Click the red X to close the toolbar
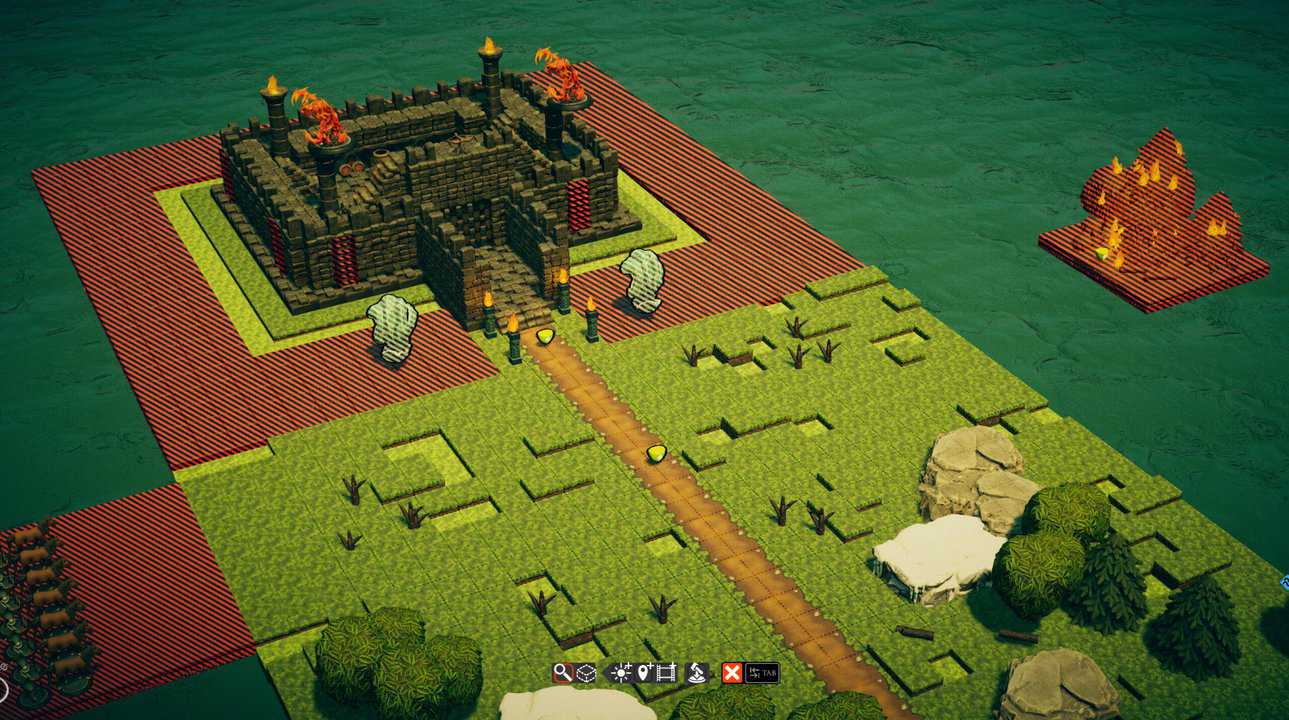Screen dimensions: 1289x720 pyautogui.click(x=730, y=672)
